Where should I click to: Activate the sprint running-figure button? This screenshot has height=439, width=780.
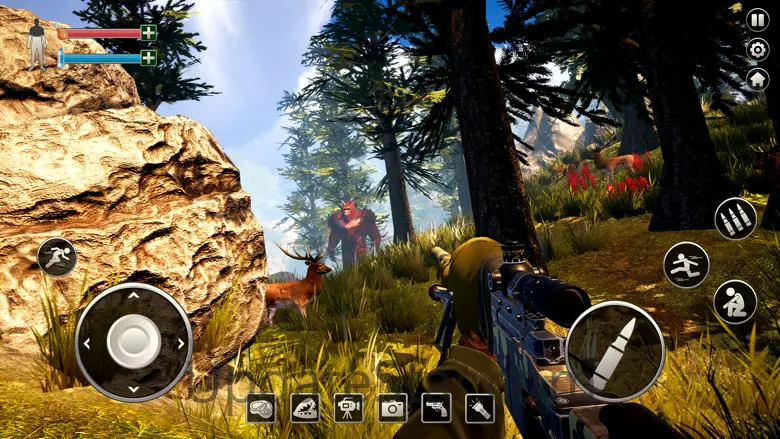[x=686, y=265]
